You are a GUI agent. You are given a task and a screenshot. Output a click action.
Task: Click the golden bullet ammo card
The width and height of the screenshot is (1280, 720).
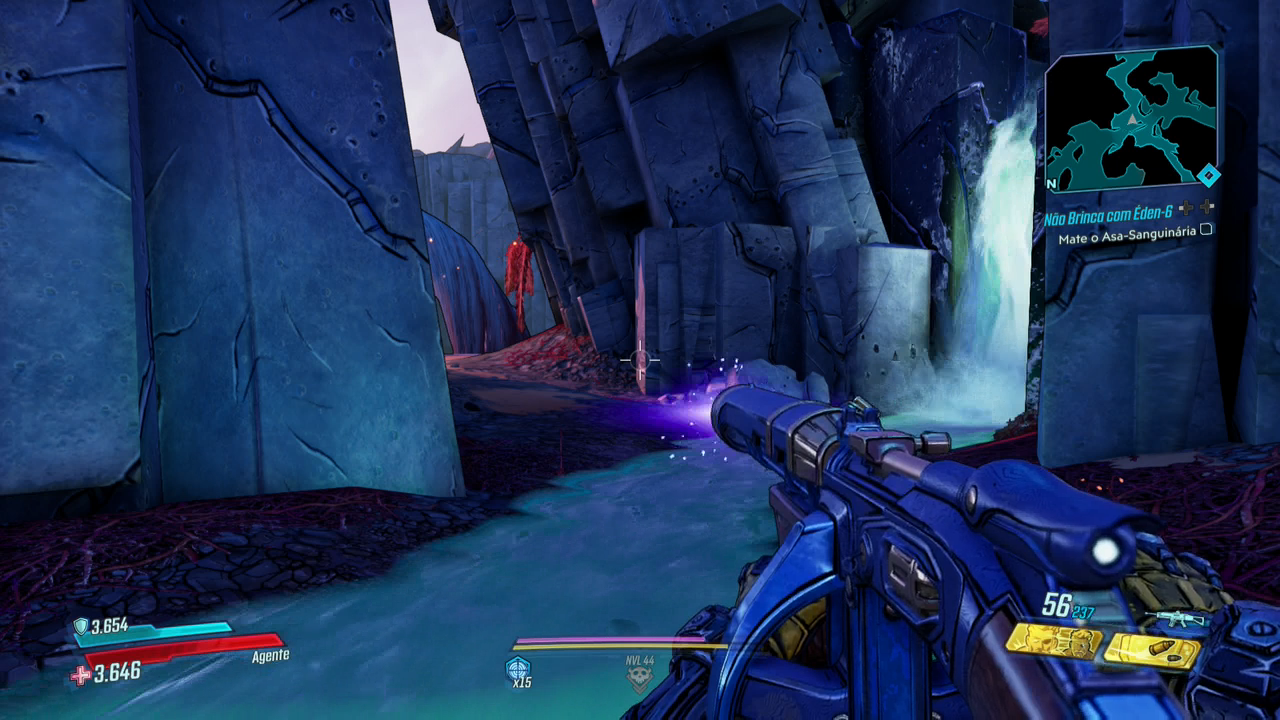(x=1151, y=652)
